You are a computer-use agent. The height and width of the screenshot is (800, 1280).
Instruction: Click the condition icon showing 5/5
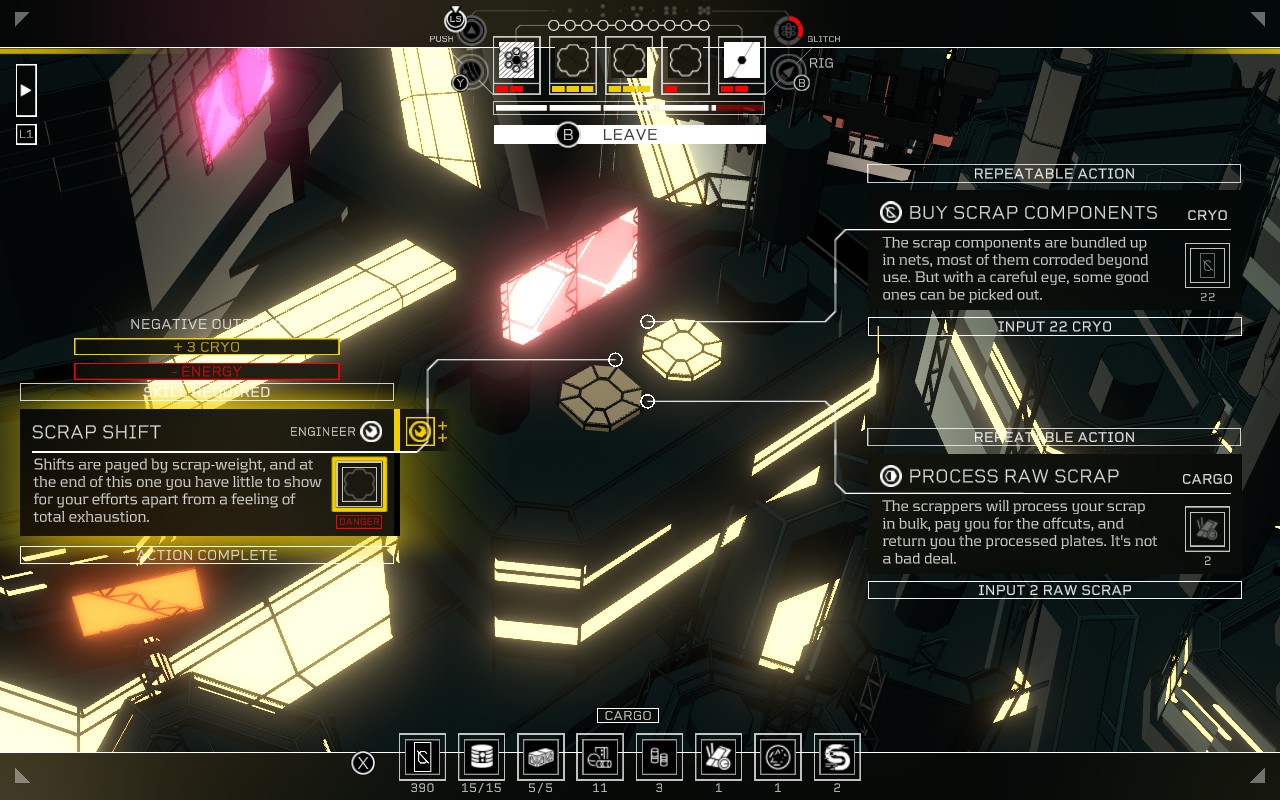[x=540, y=757]
